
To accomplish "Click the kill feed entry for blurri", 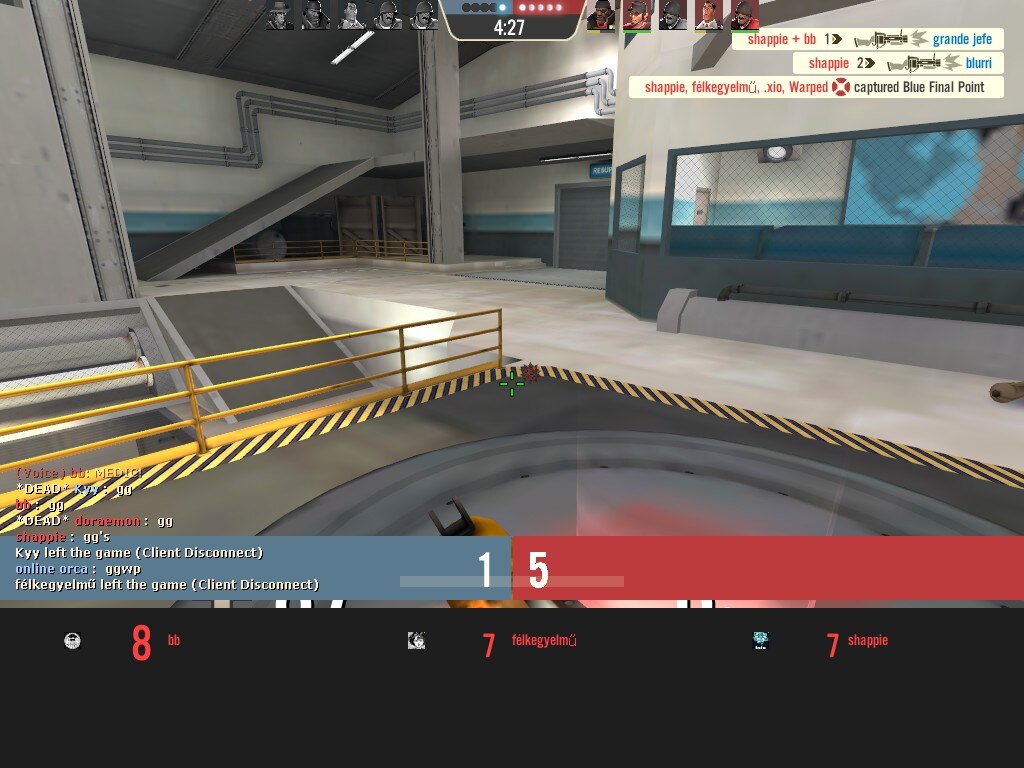I will 898,63.
